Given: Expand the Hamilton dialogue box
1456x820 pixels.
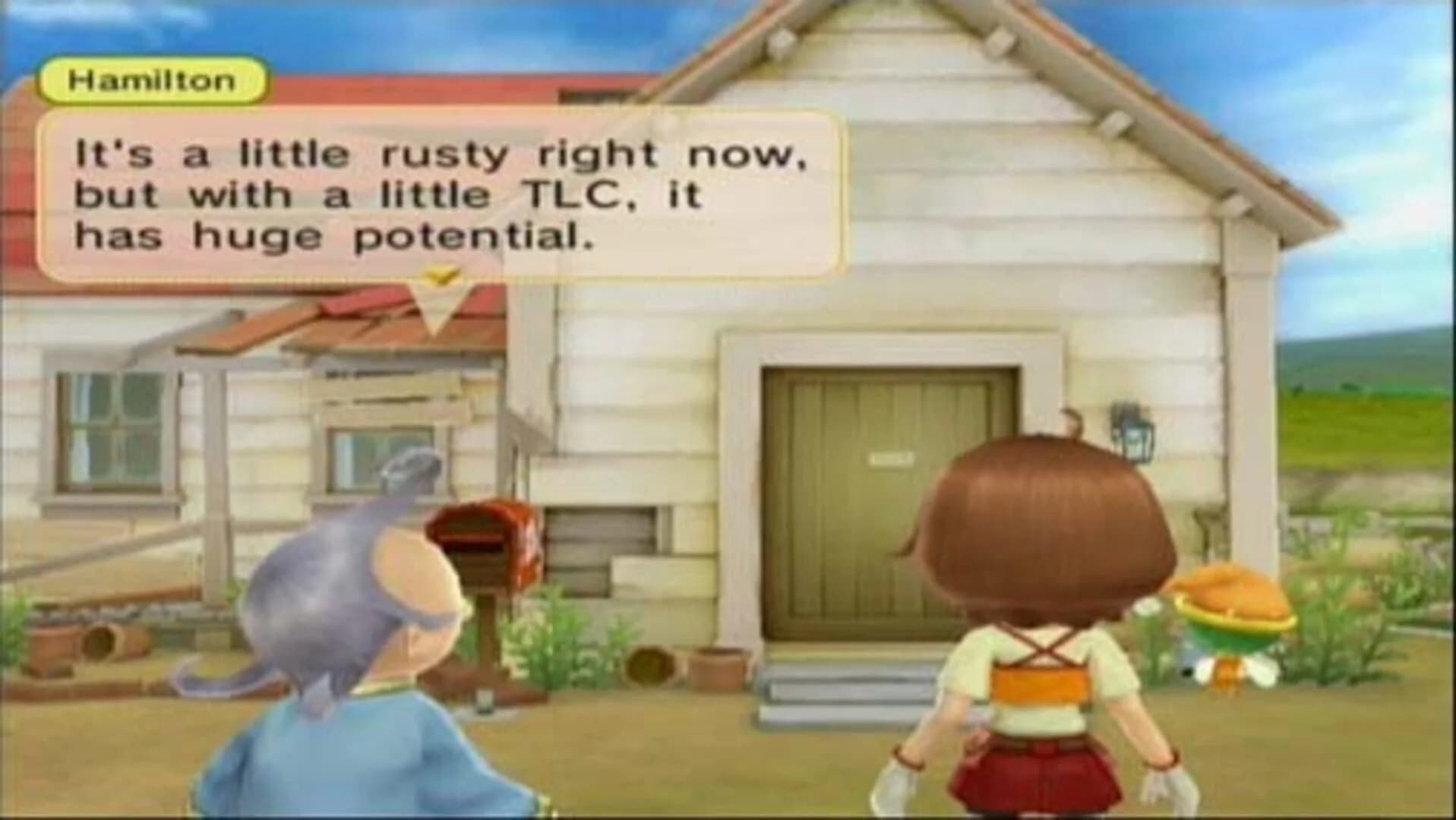Looking at the screenshot, I should [x=441, y=194].
